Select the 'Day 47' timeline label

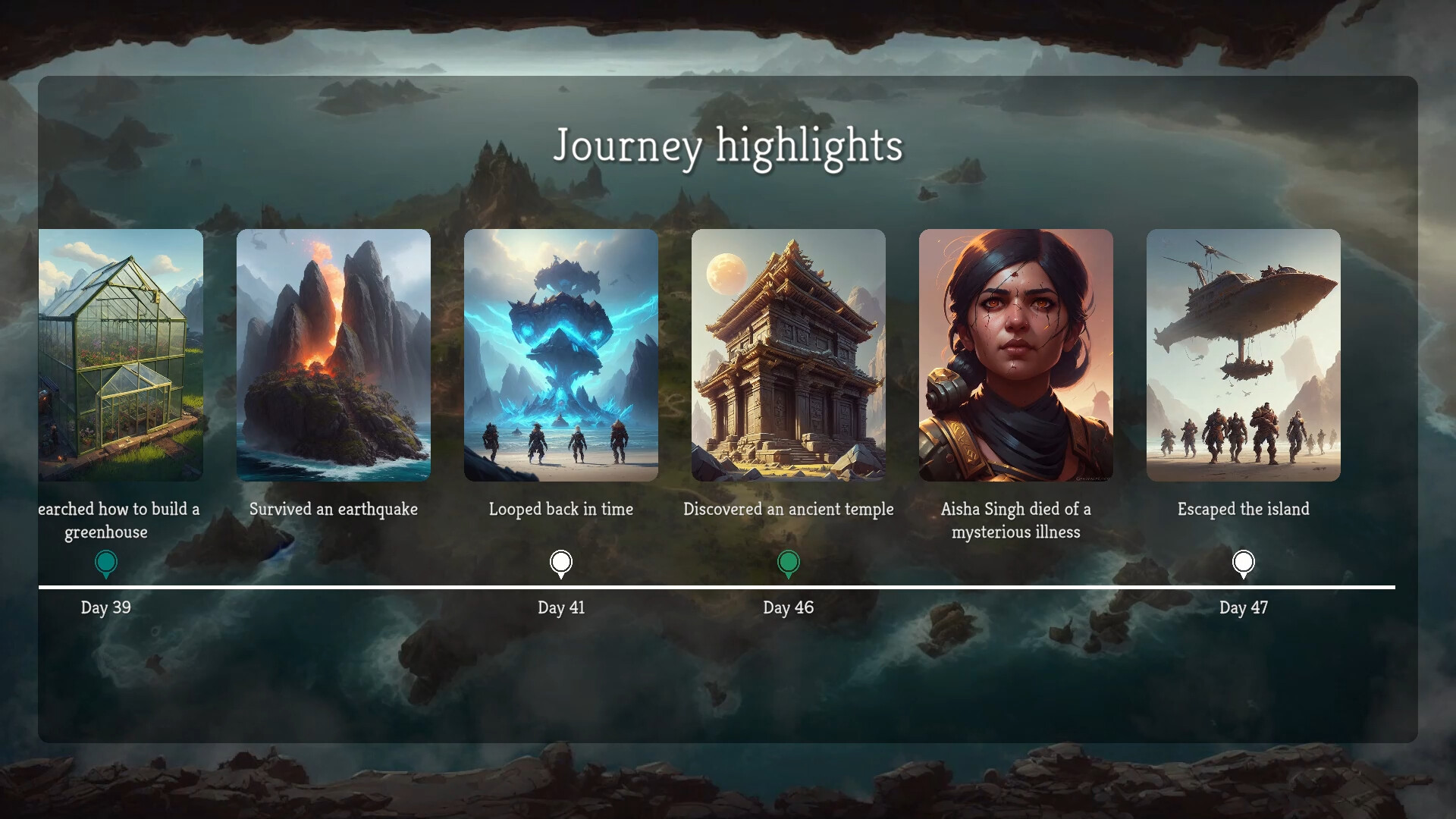pyautogui.click(x=1242, y=607)
